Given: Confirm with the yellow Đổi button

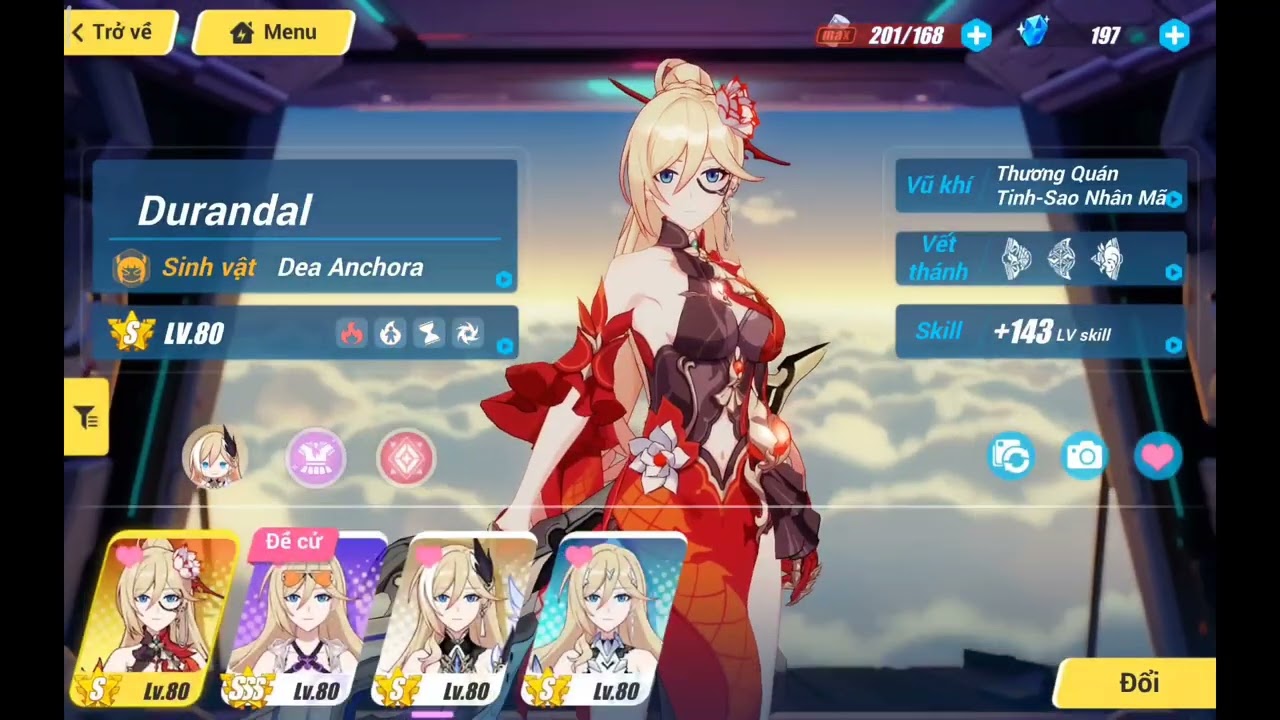Looking at the screenshot, I should click(x=1138, y=684).
